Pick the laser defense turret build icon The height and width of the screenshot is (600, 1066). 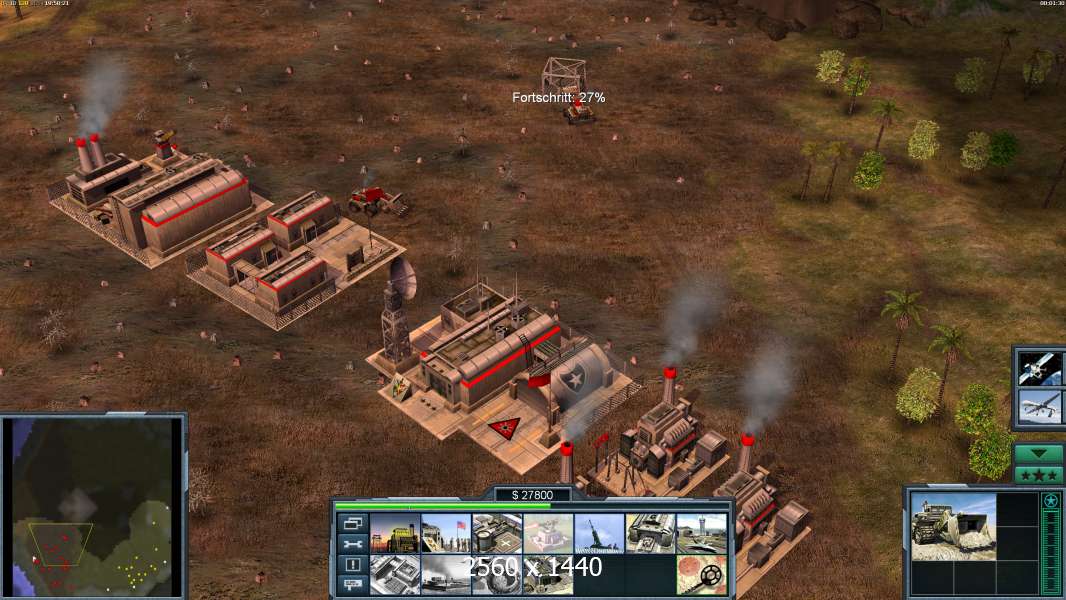click(x=548, y=533)
